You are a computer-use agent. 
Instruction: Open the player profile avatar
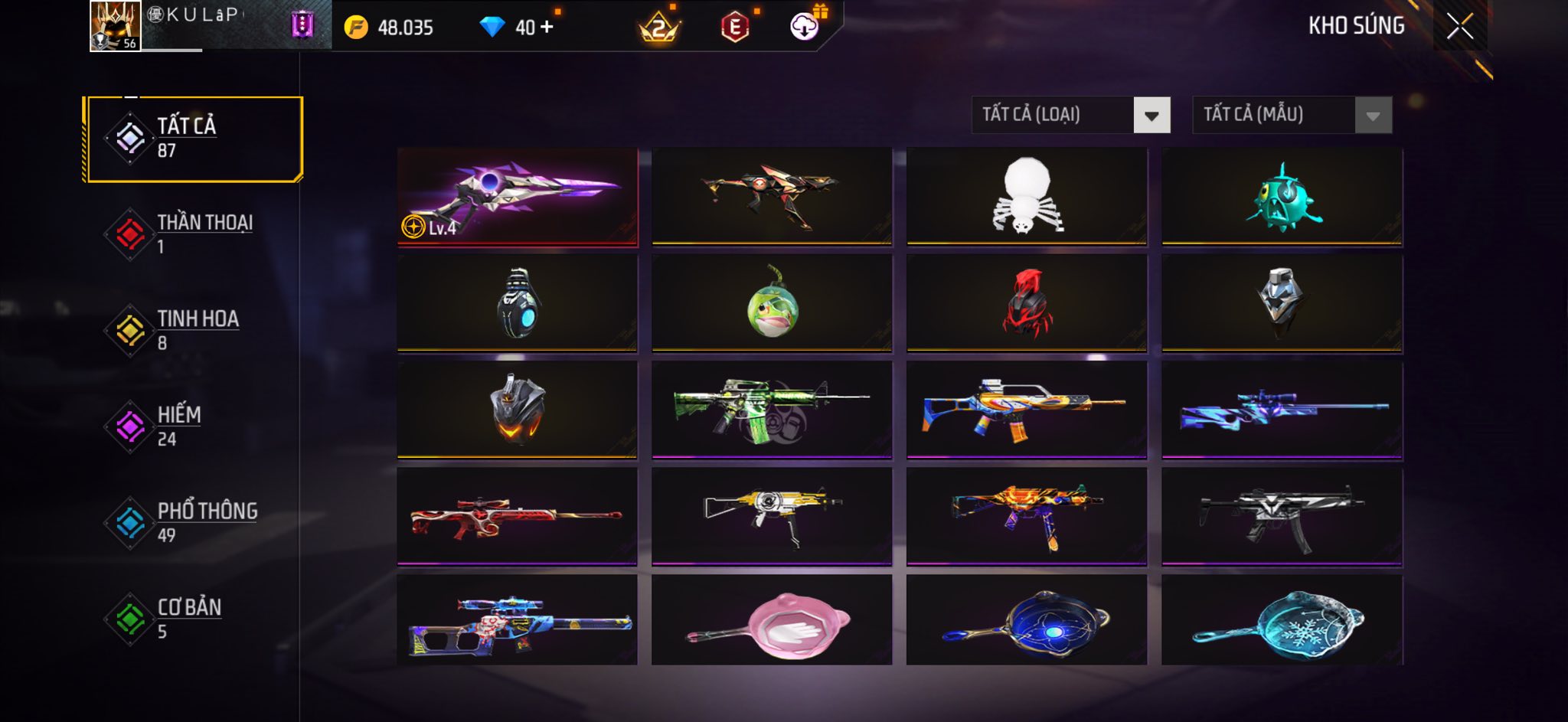(115, 26)
